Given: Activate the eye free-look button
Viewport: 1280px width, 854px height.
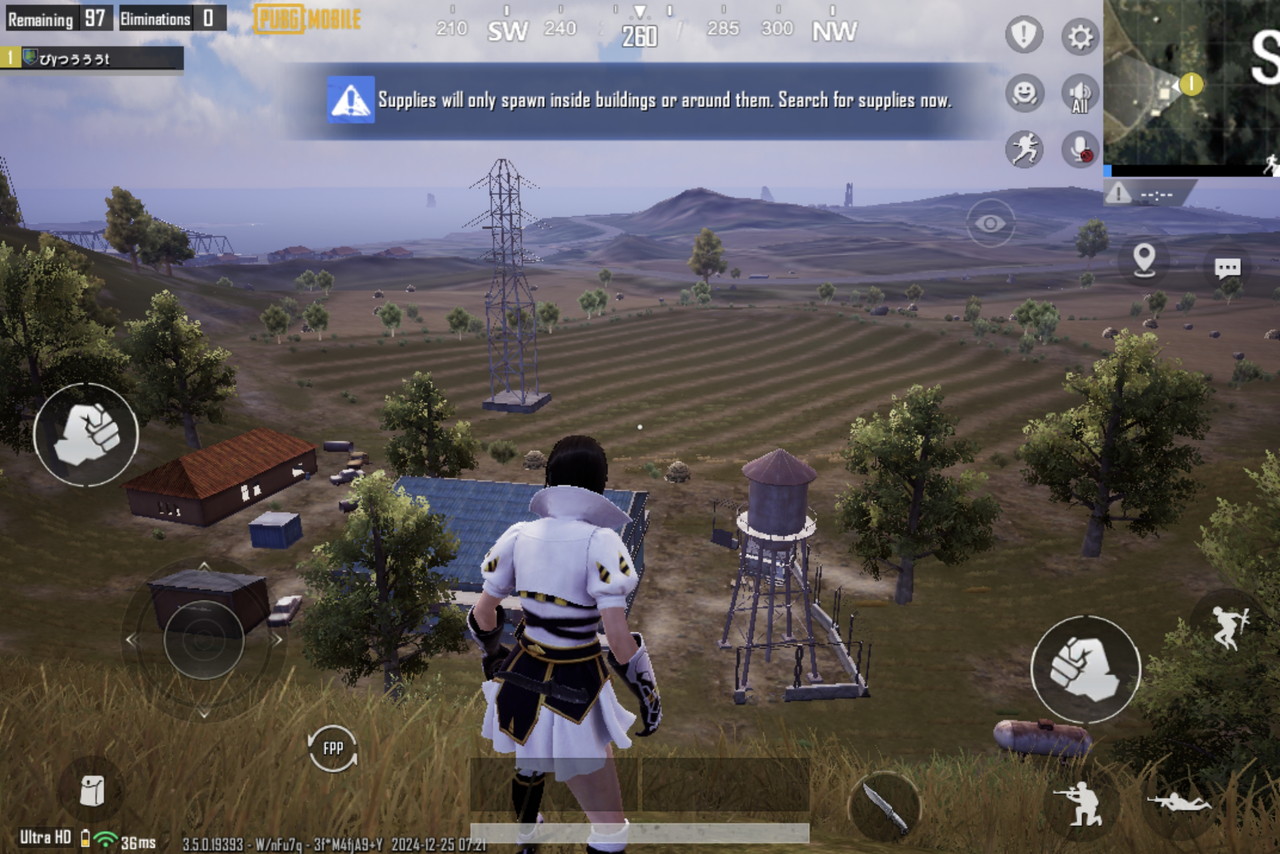Looking at the screenshot, I should click(x=990, y=223).
